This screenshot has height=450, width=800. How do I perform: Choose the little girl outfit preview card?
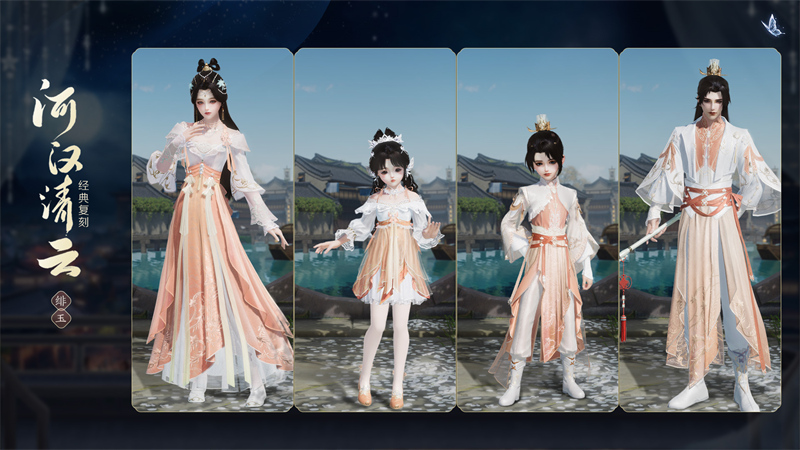(375, 230)
